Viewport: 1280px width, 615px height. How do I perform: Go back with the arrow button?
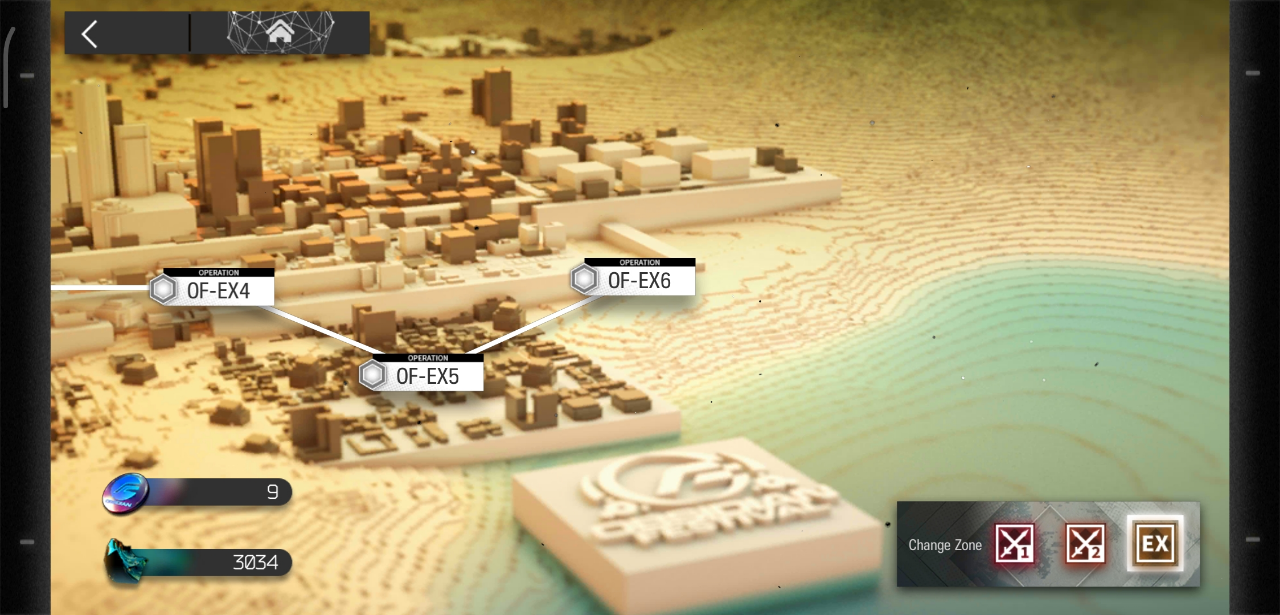point(90,34)
